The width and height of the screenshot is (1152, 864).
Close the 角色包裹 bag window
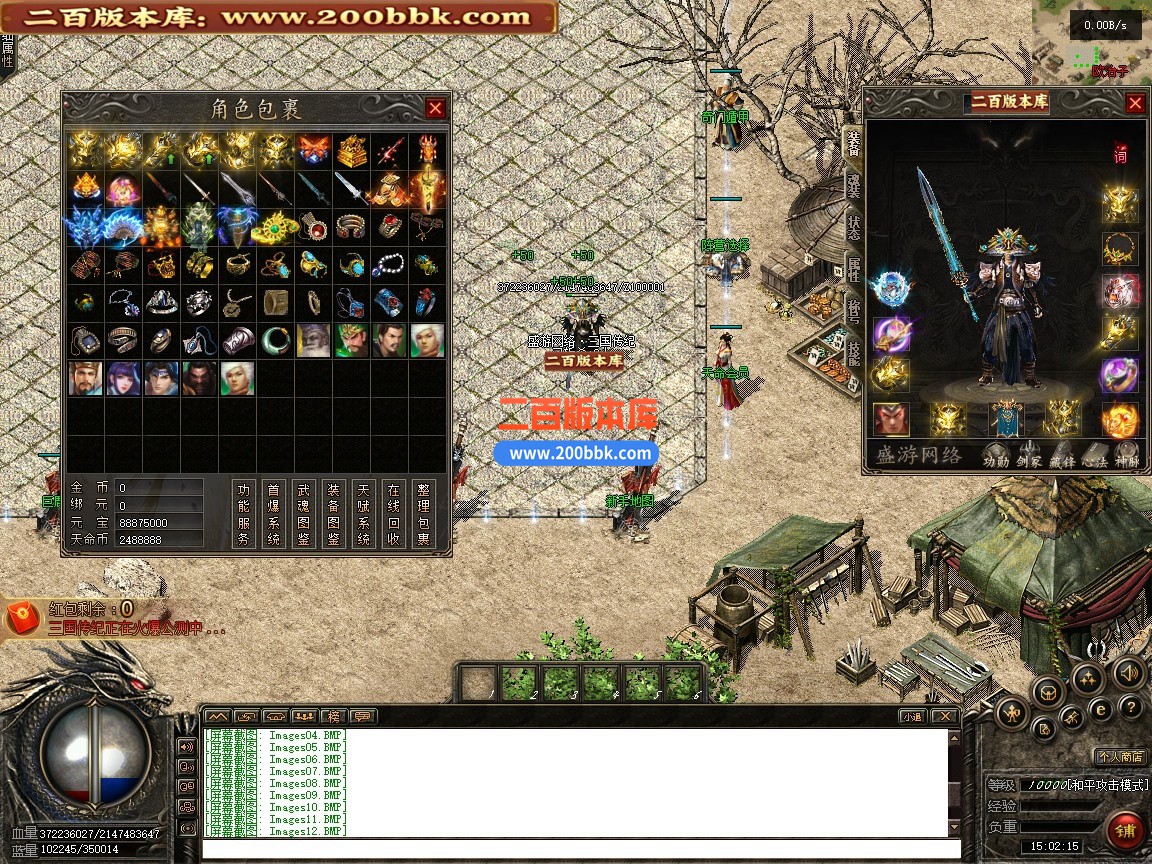click(x=435, y=108)
